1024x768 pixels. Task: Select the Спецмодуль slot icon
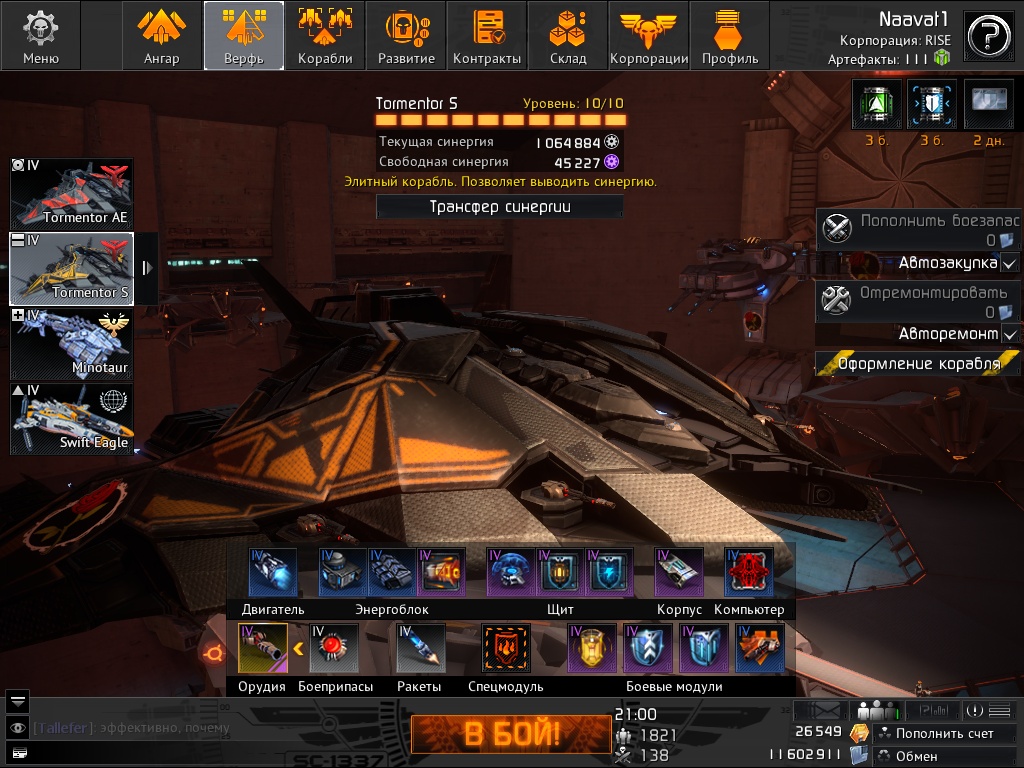click(506, 648)
